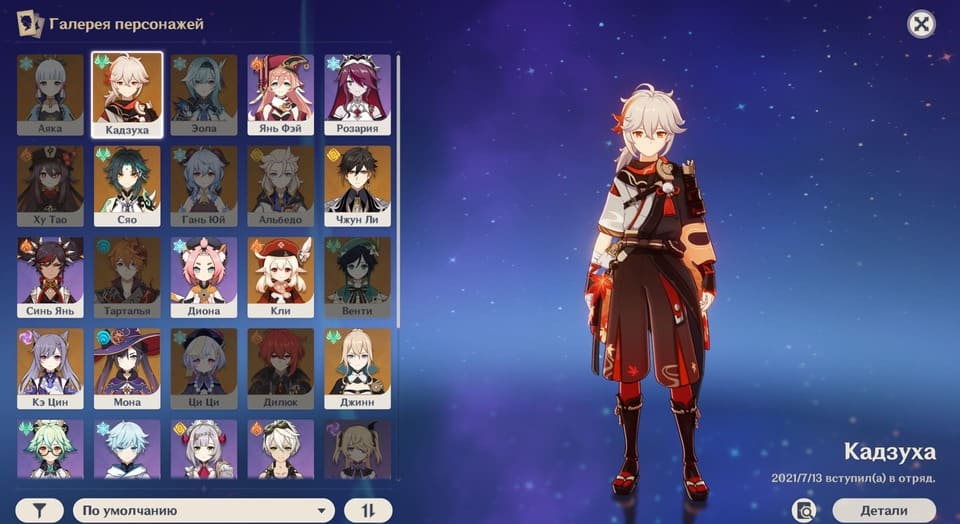Click the funnel filter button
The width and height of the screenshot is (960, 524).
click(40, 510)
